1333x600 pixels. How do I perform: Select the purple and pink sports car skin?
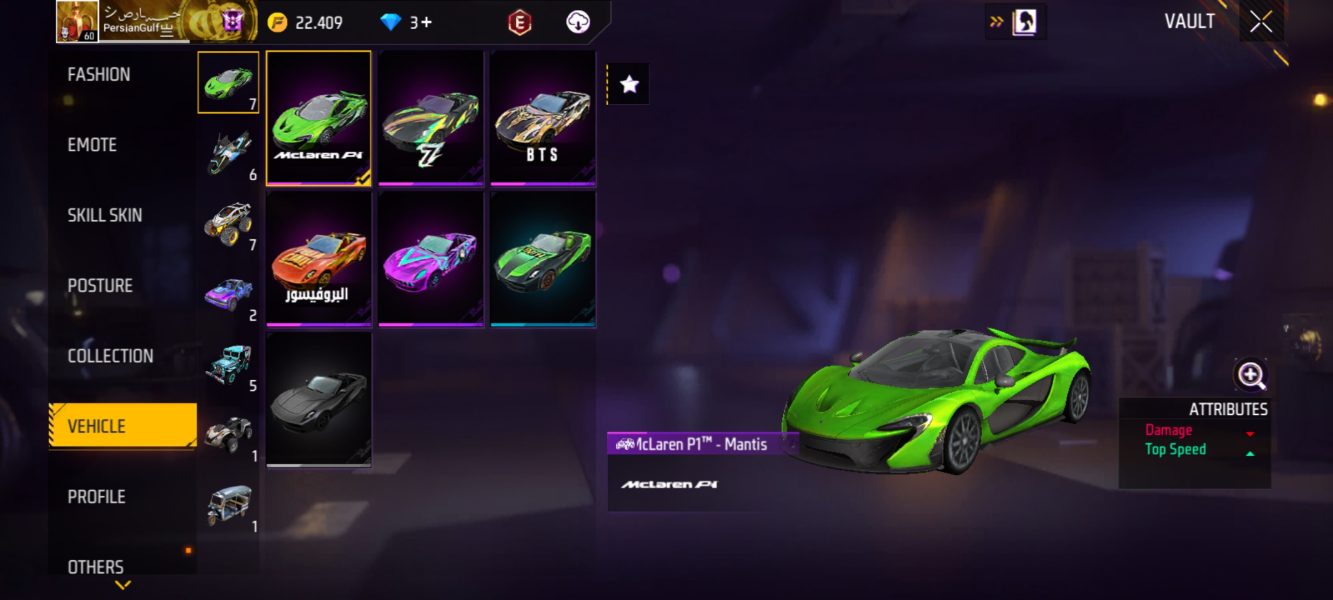(431, 258)
